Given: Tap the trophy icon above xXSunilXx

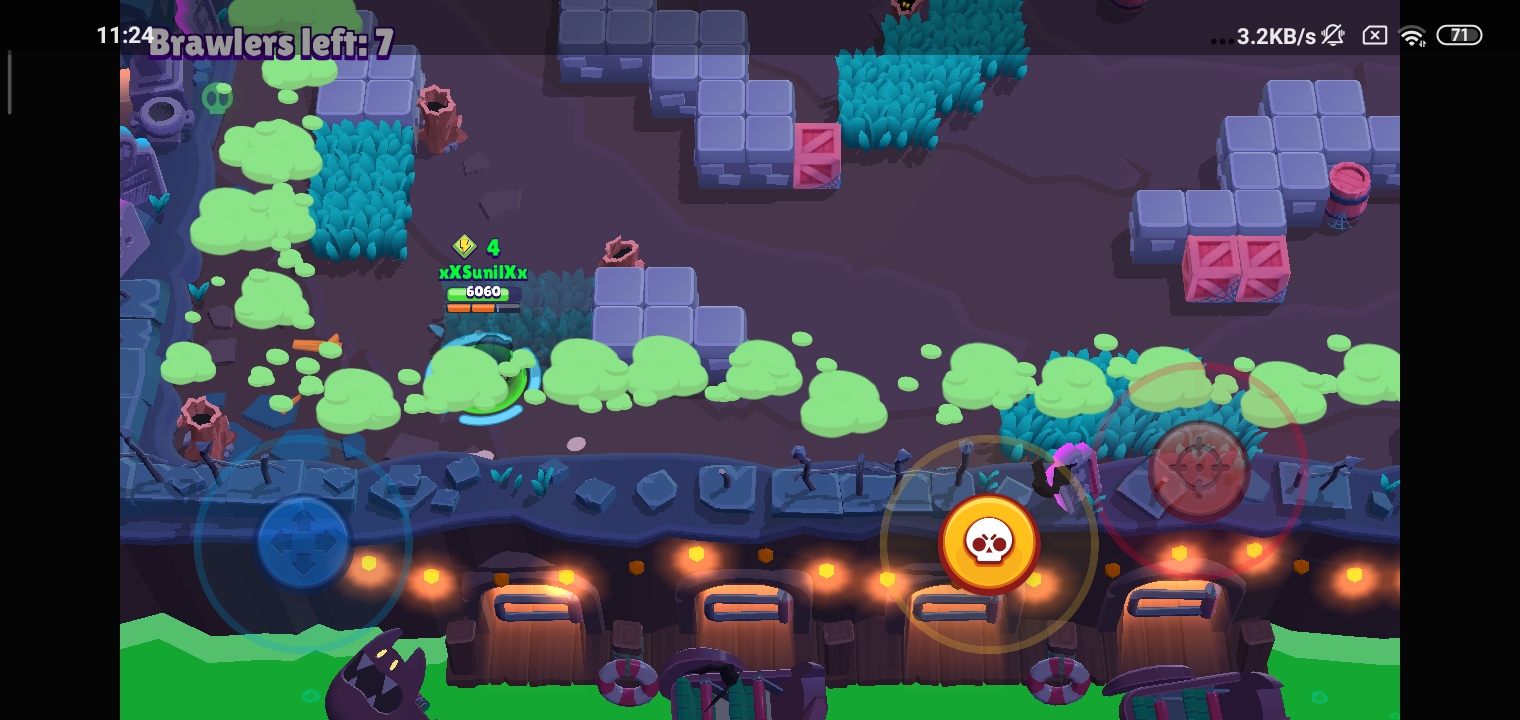Looking at the screenshot, I should (465, 246).
